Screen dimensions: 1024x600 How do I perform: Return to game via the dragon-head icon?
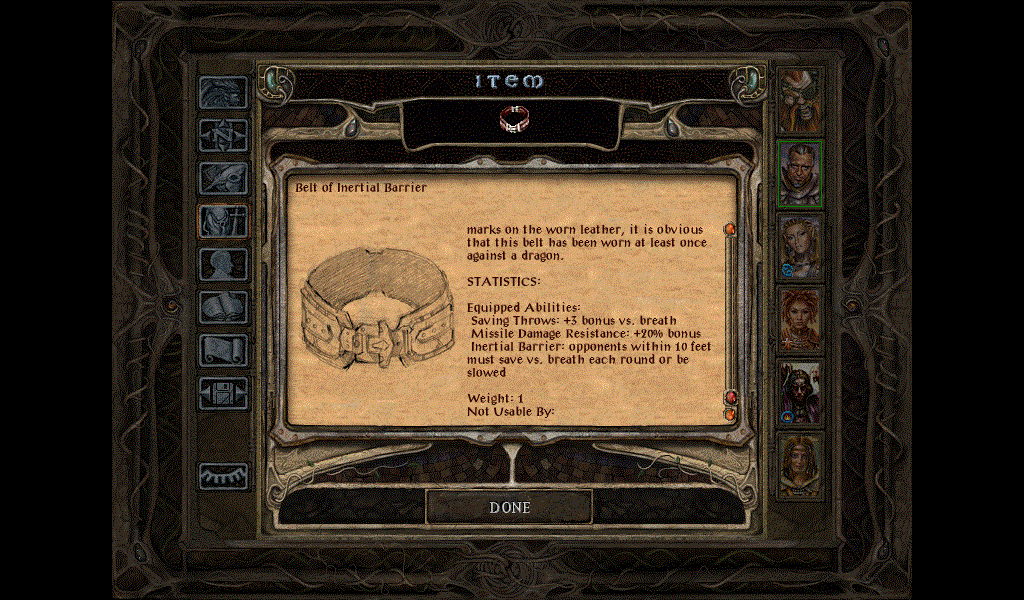click(222, 93)
